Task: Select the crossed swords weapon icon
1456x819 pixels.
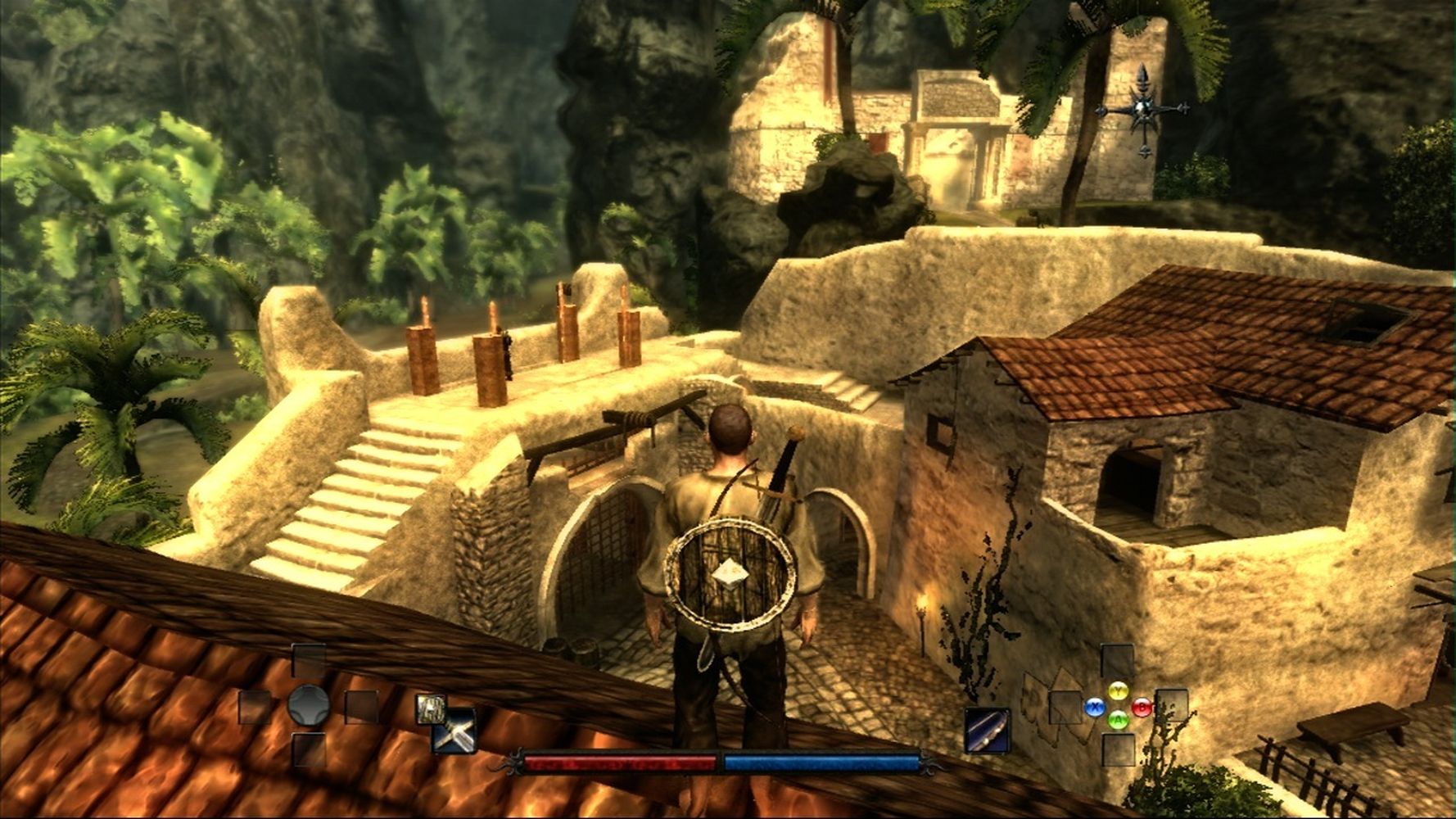Action: point(456,731)
